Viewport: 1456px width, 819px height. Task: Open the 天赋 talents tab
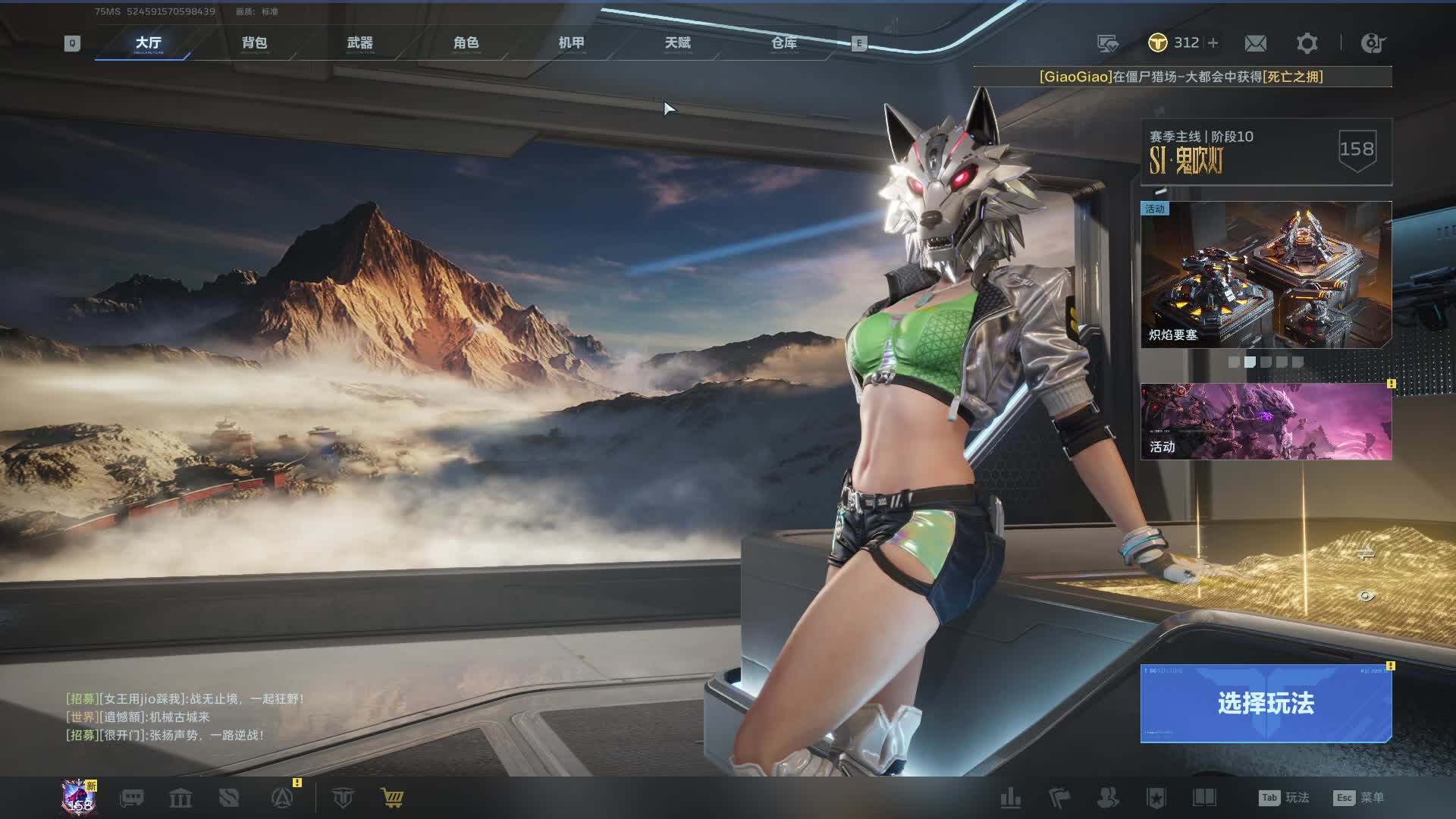coord(678,43)
